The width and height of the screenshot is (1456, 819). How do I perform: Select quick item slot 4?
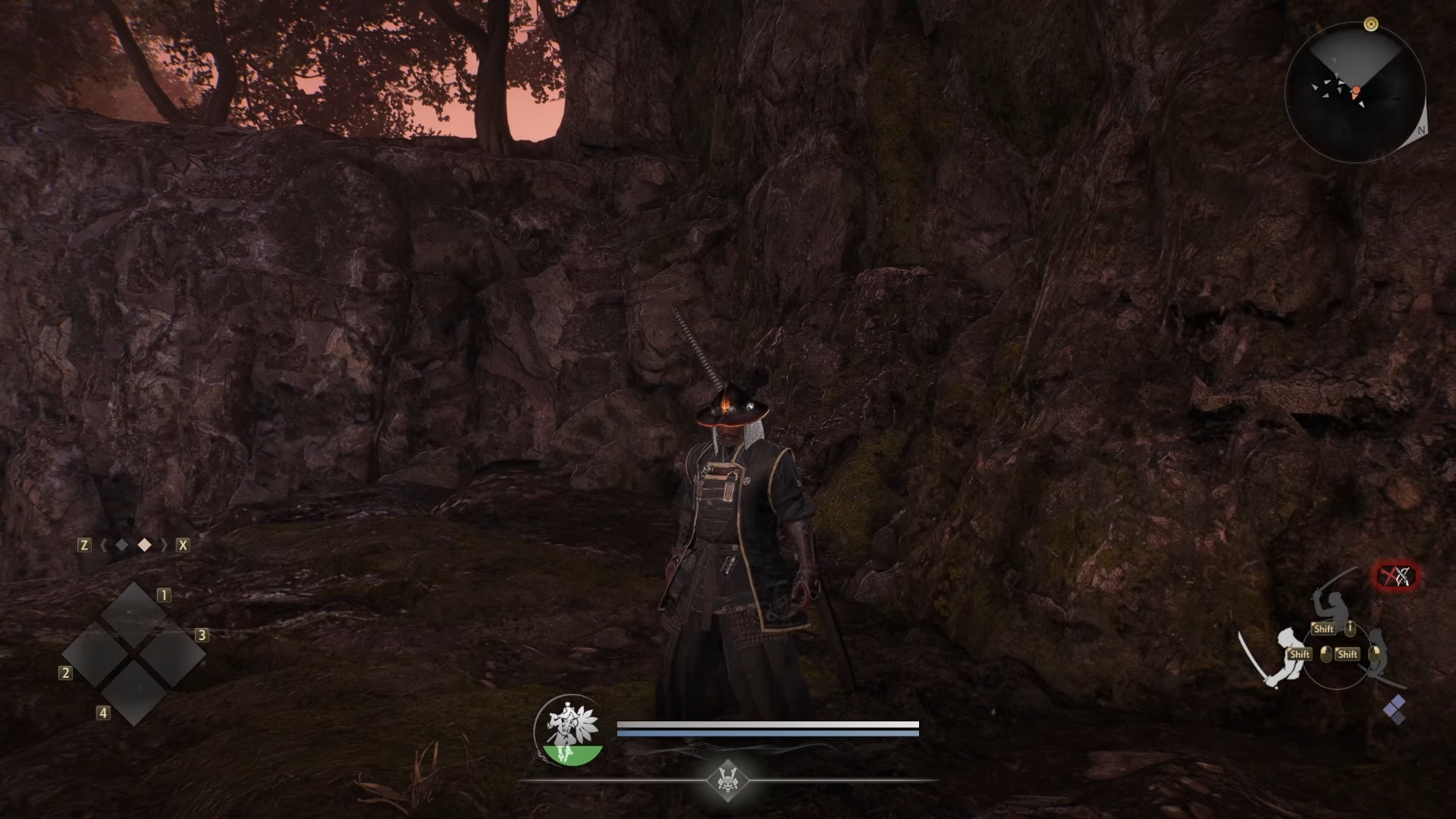[134, 692]
